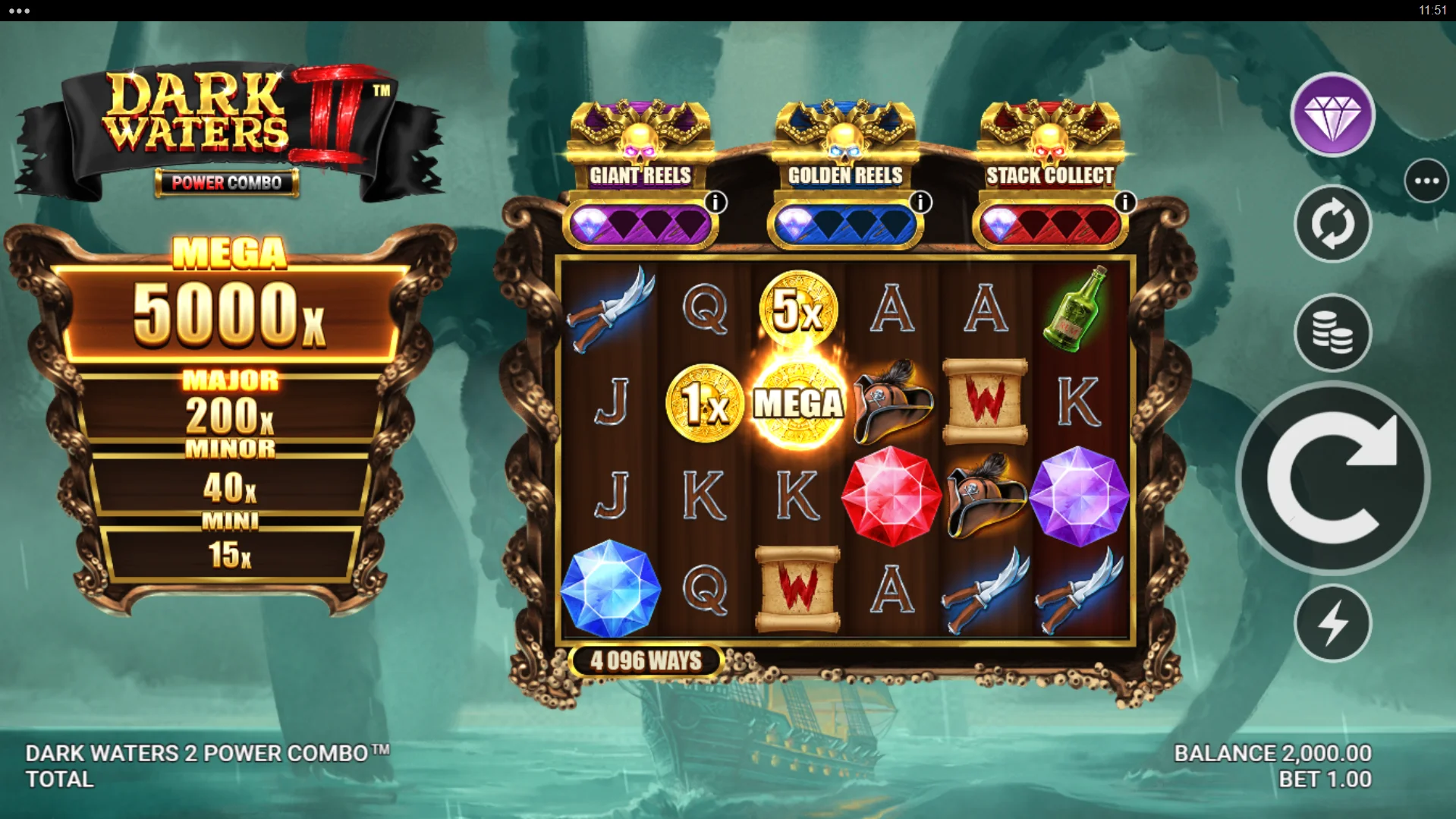The width and height of the screenshot is (1456, 819).
Task: Open the purple diamond feature button
Action: pyautogui.click(x=1332, y=115)
